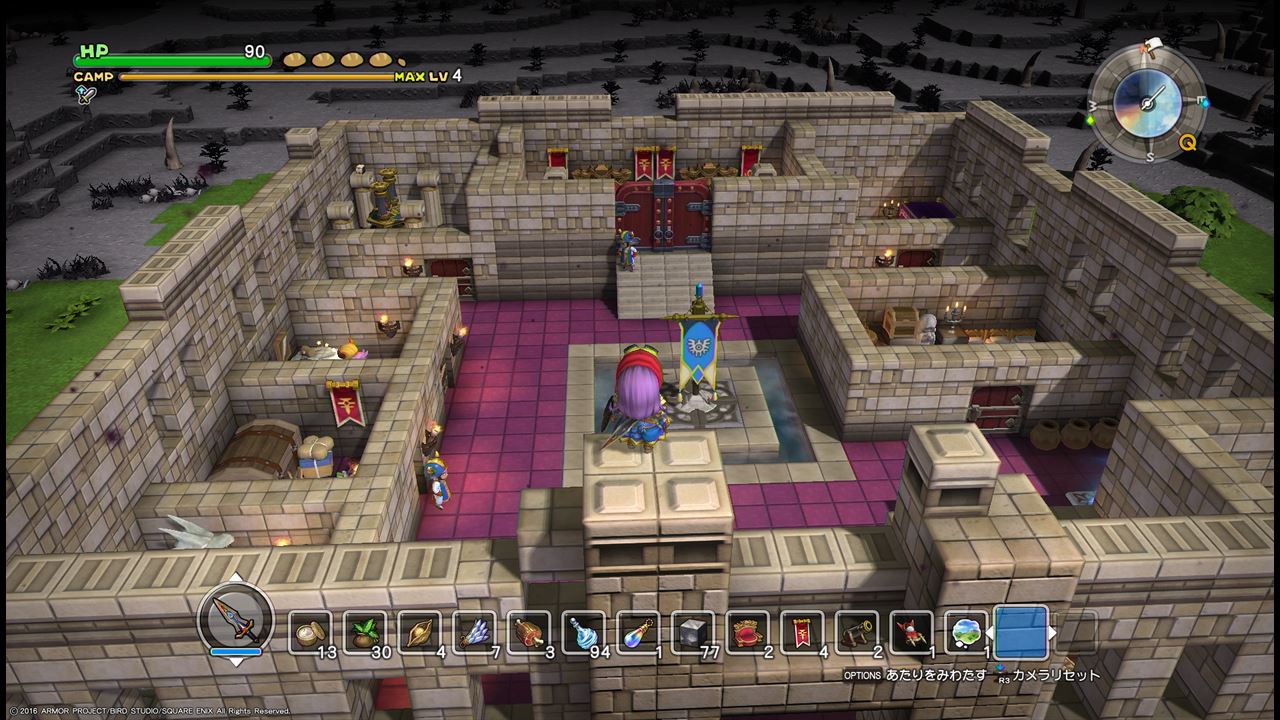Select the golden seed item slot
Viewport: 1280px width, 720px height.
tap(419, 632)
